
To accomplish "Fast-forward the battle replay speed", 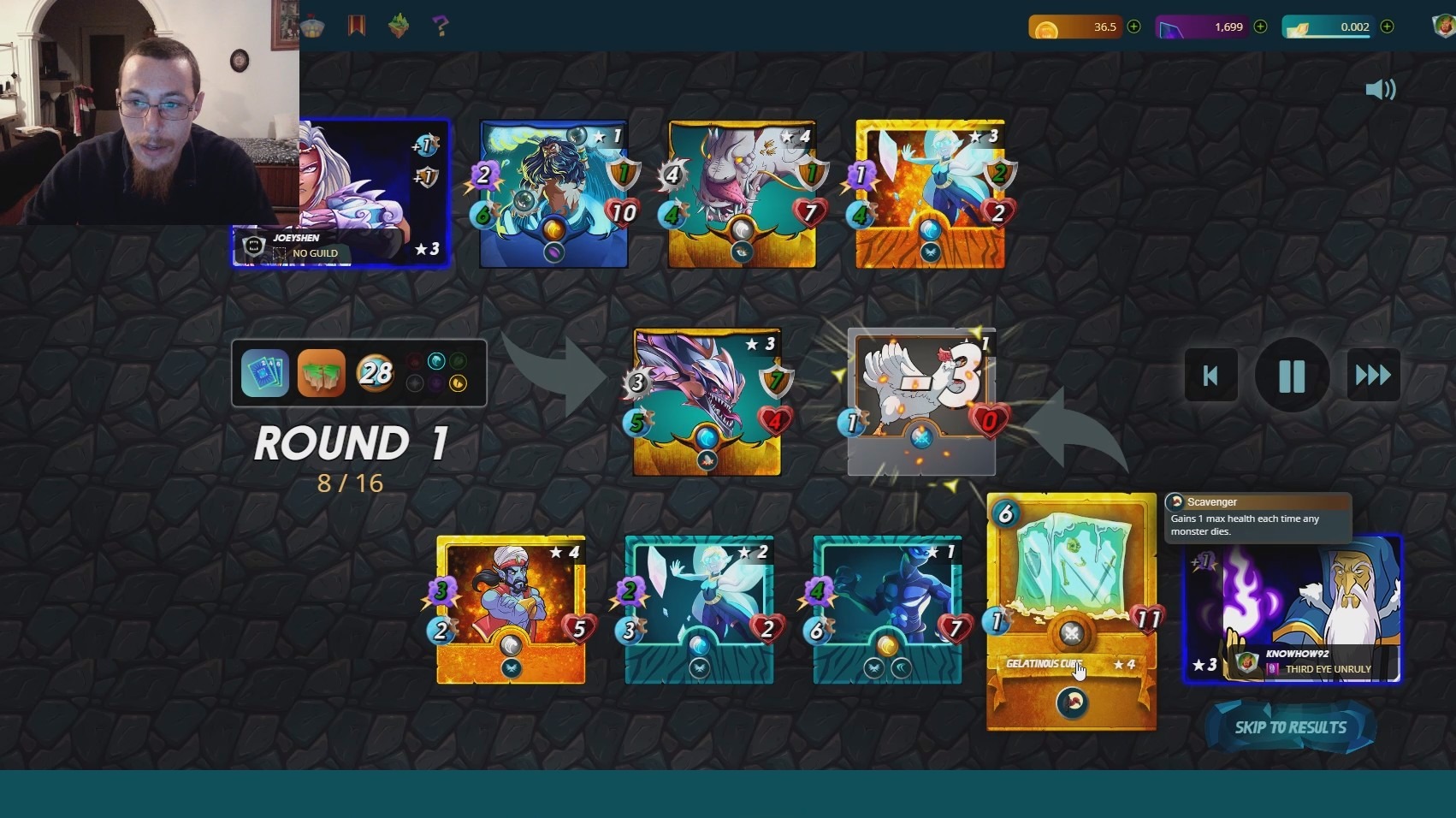I will pyautogui.click(x=1373, y=375).
